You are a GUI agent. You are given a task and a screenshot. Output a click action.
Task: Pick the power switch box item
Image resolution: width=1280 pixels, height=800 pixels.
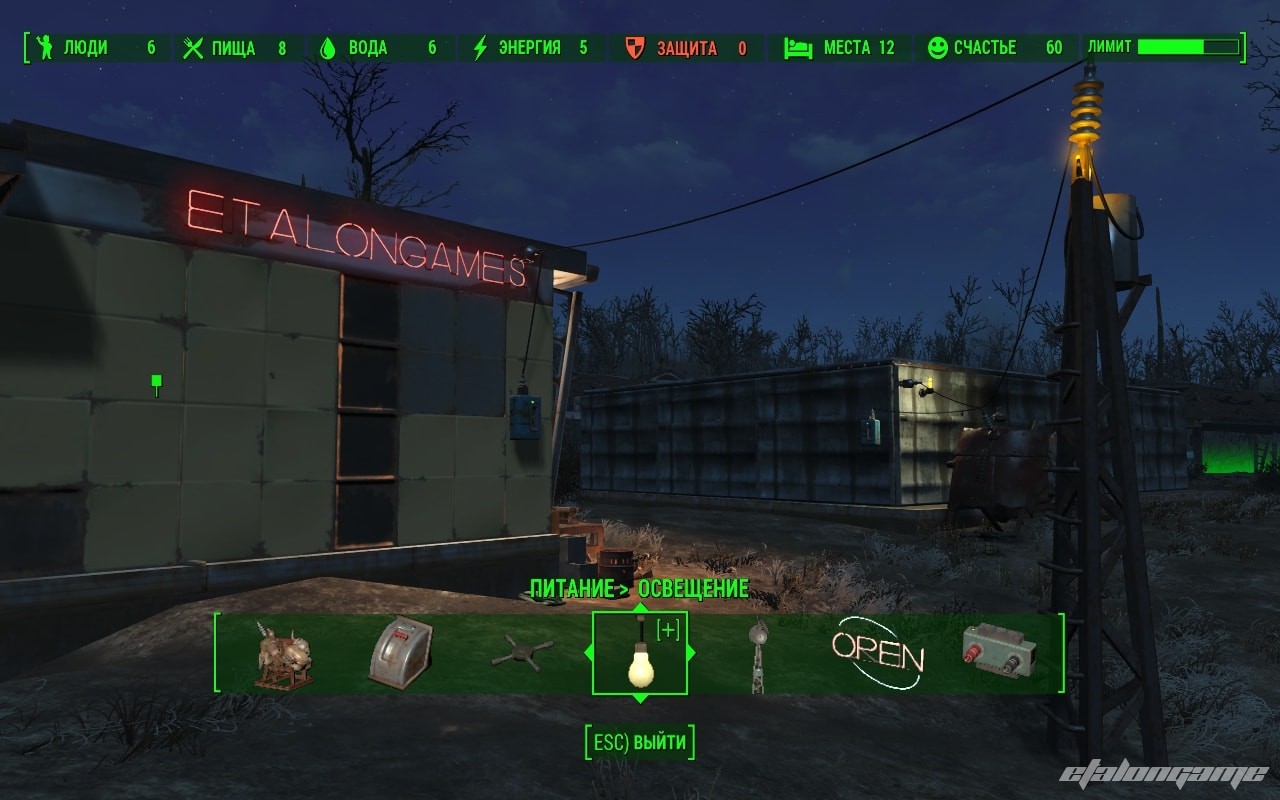click(x=998, y=648)
